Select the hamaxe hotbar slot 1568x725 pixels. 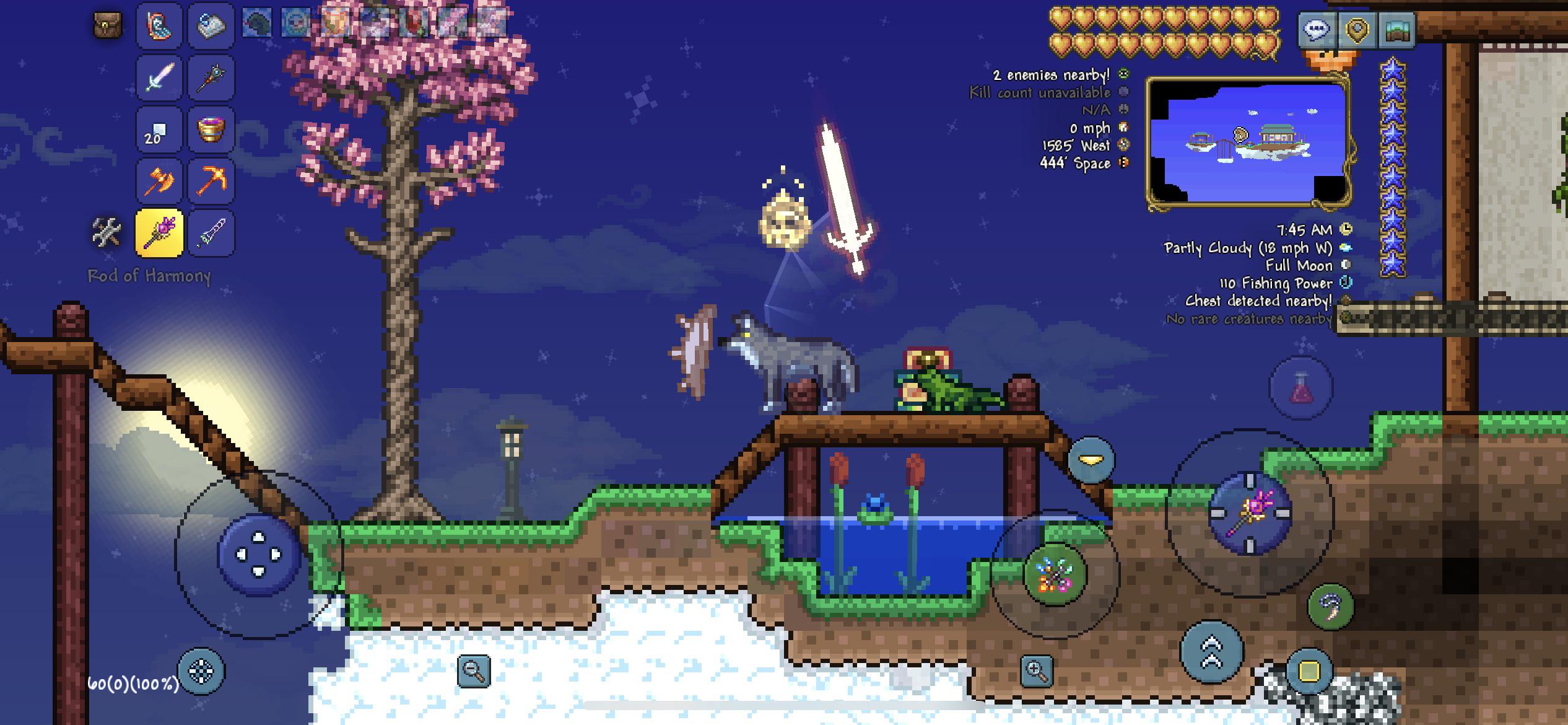[159, 180]
